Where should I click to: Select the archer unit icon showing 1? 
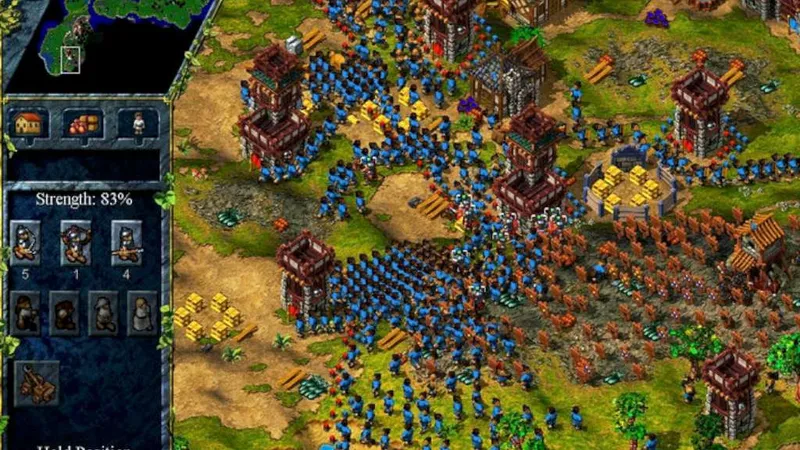tap(75, 242)
